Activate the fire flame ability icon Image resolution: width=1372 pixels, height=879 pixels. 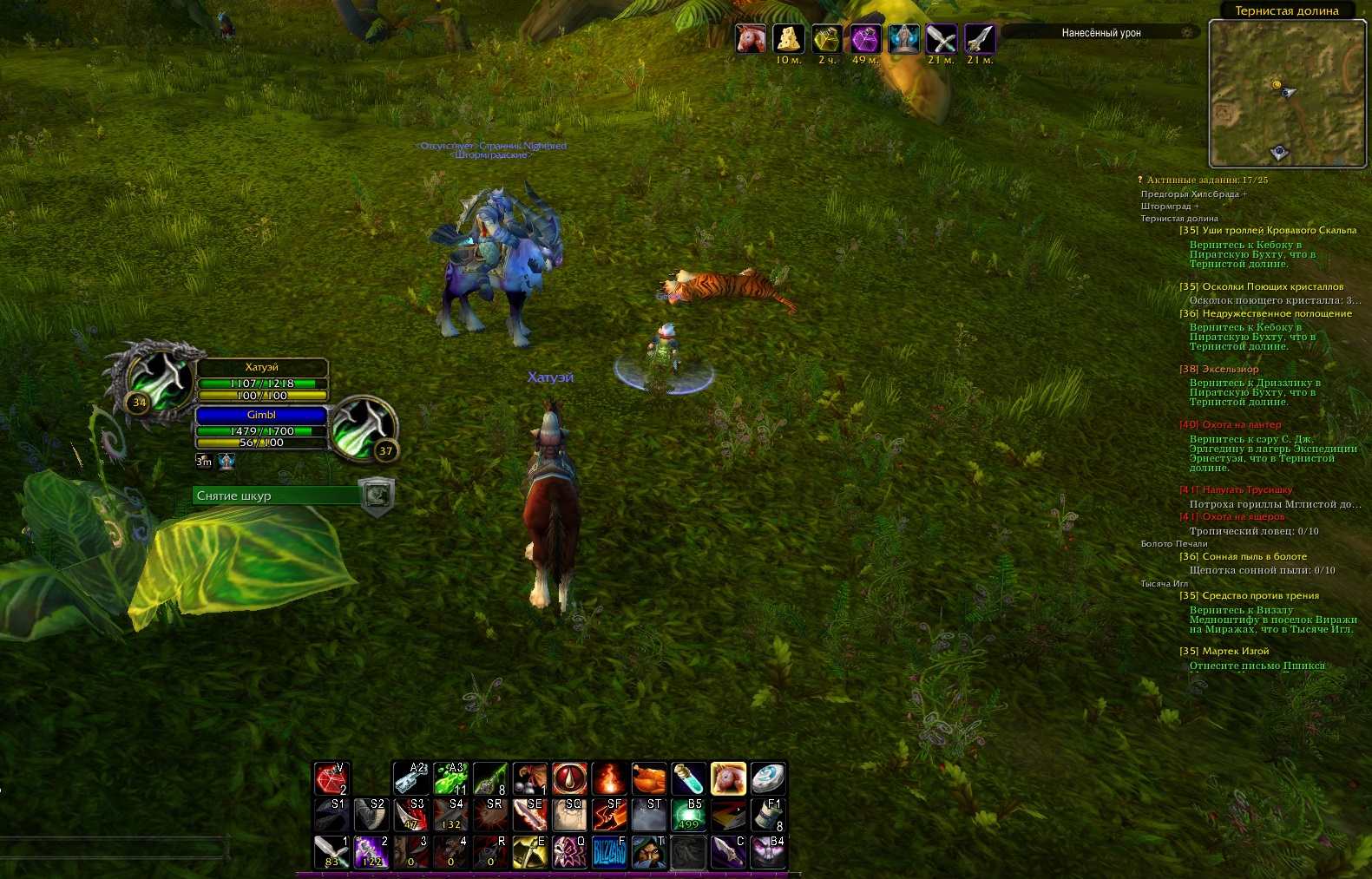coord(609,779)
